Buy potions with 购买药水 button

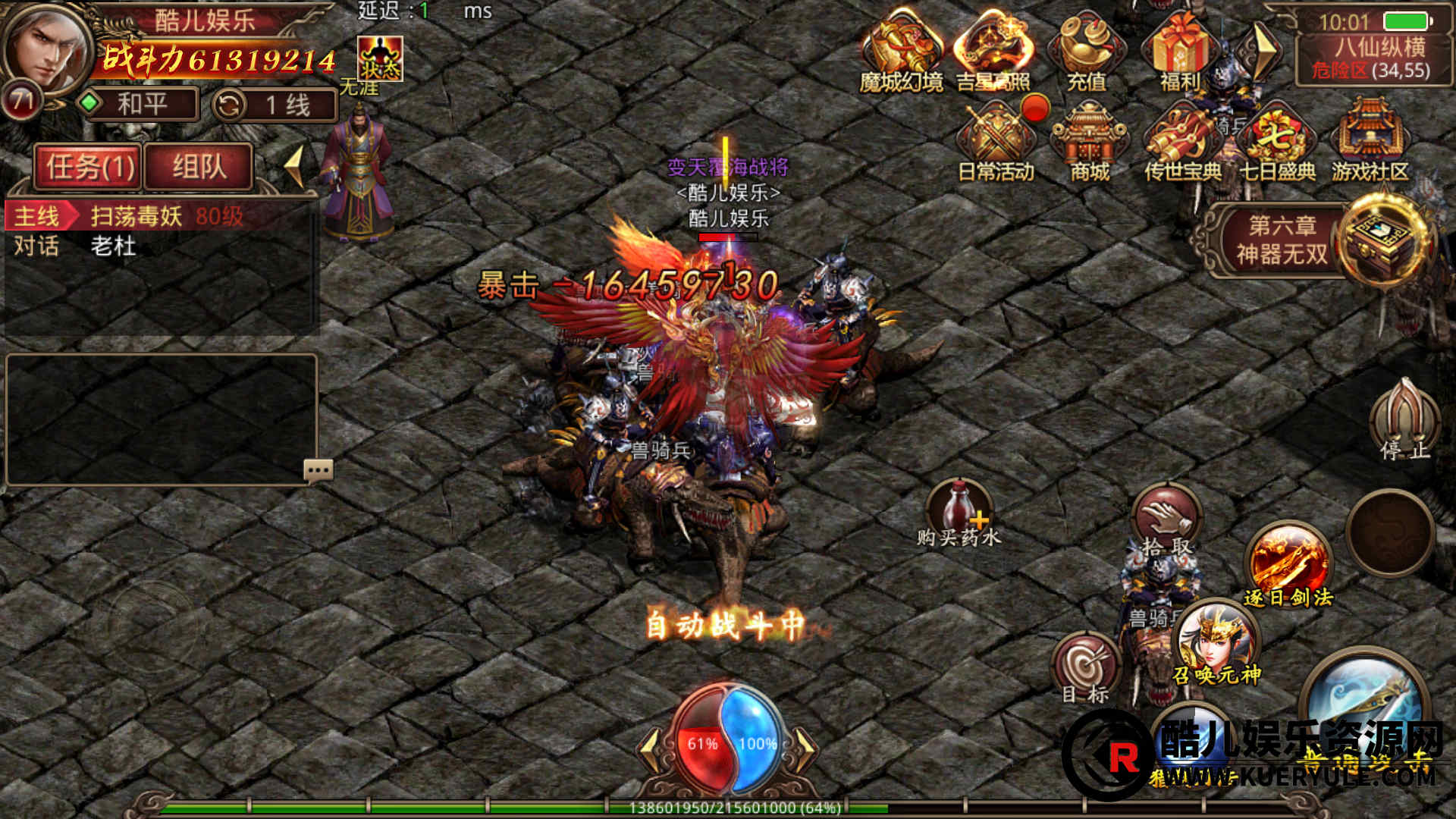pyautogui.click(x=959, y=513)
